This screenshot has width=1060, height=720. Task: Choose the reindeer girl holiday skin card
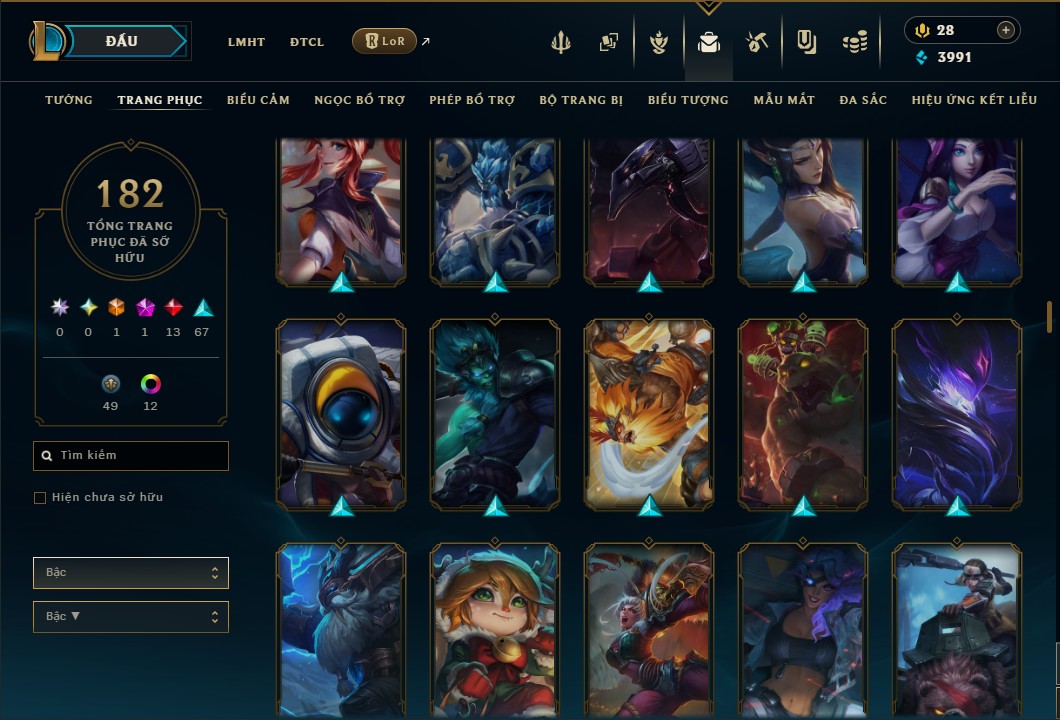coord(495,630)
